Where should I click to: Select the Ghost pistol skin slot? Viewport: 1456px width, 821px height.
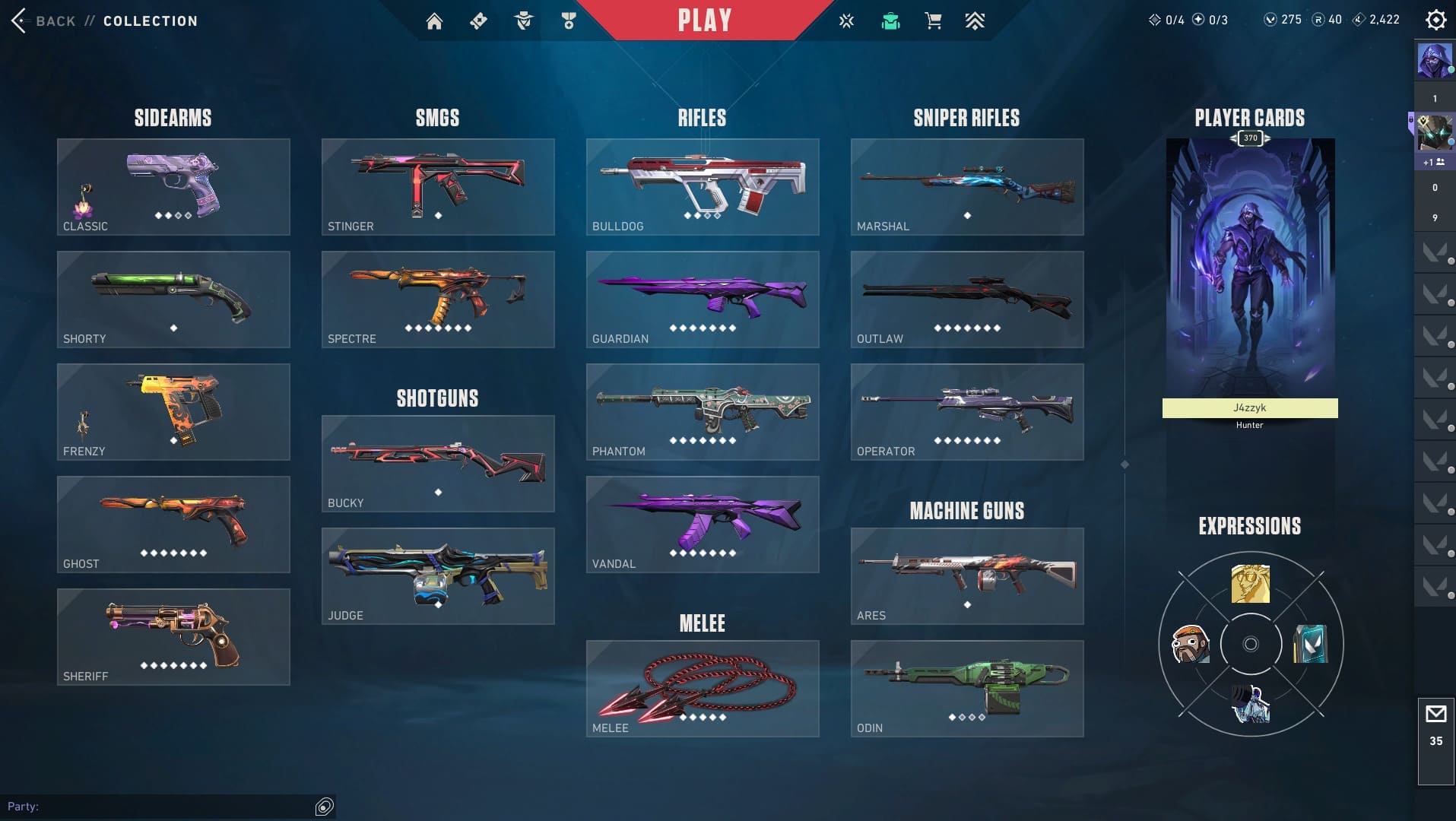[173, 525]
